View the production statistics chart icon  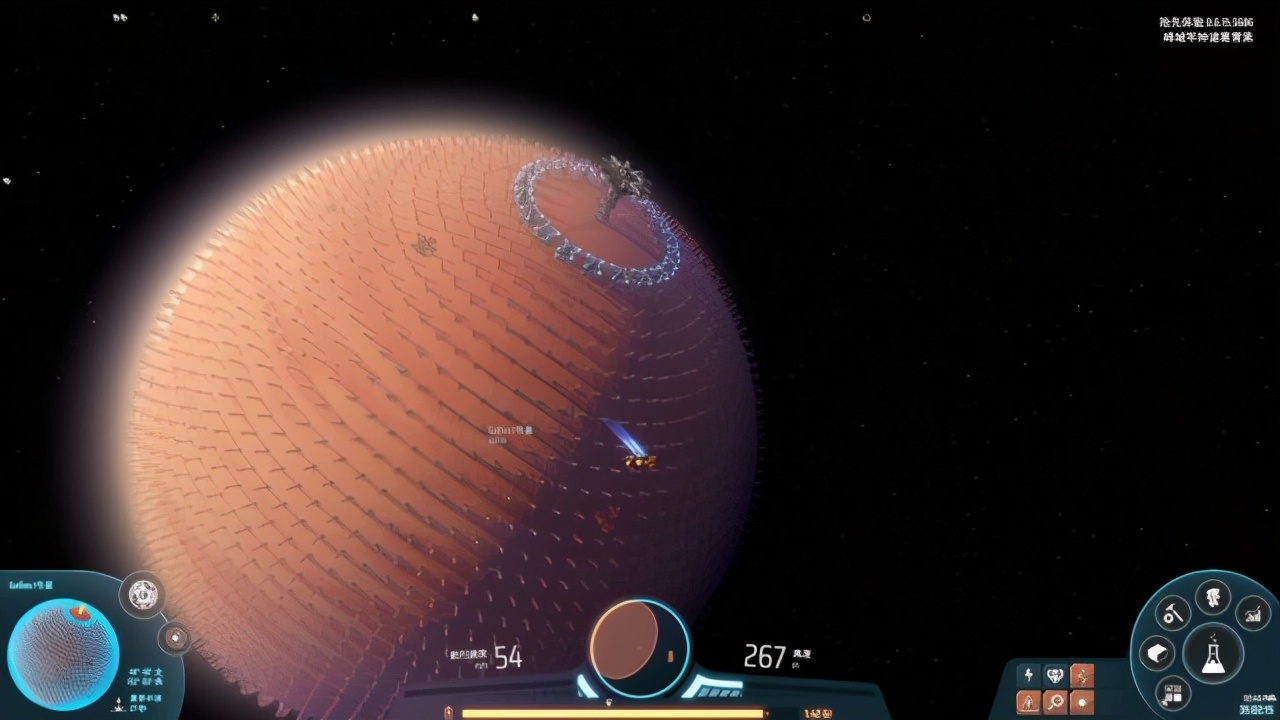(x=1253, y=613)
